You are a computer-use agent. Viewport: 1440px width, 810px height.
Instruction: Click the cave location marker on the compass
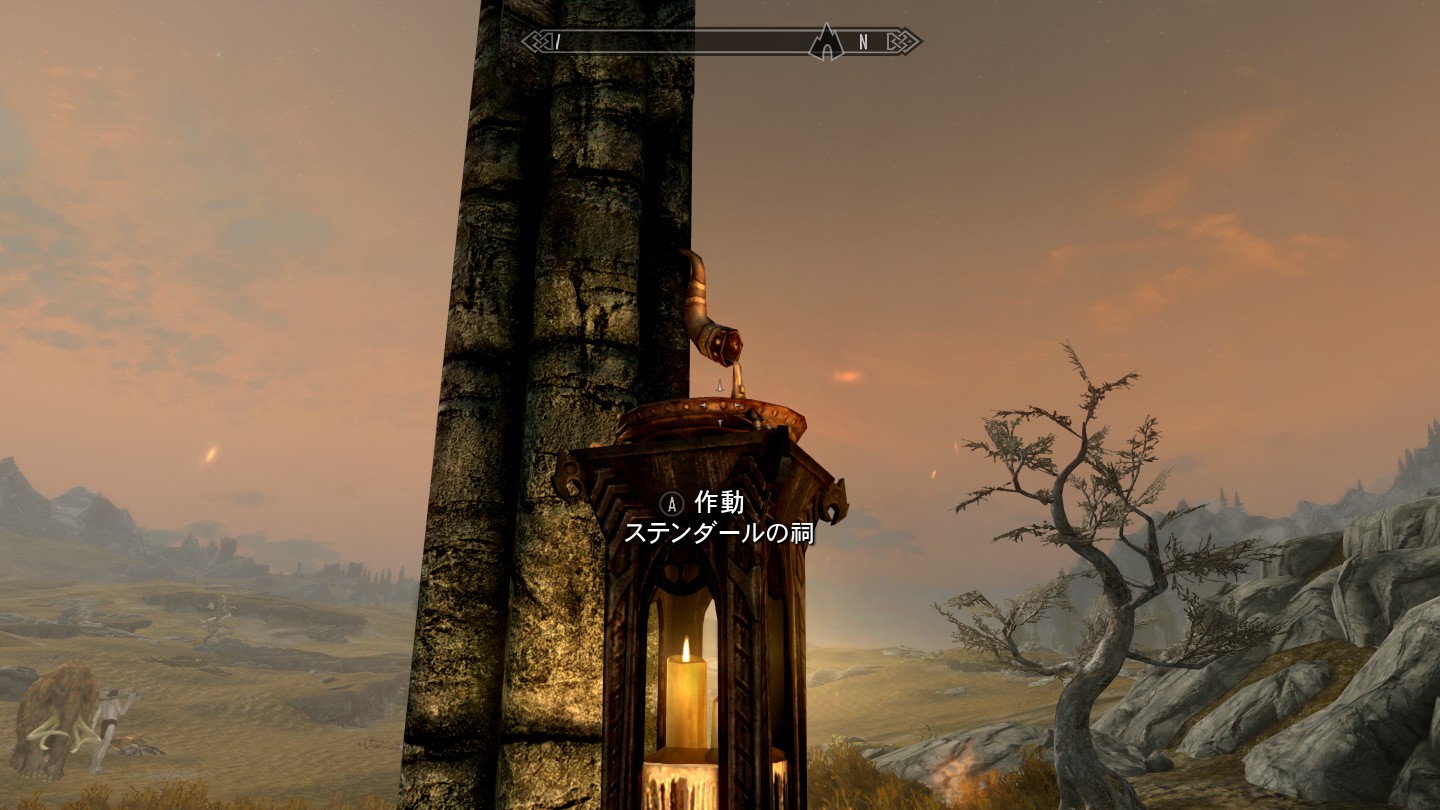tap(826, 43)
